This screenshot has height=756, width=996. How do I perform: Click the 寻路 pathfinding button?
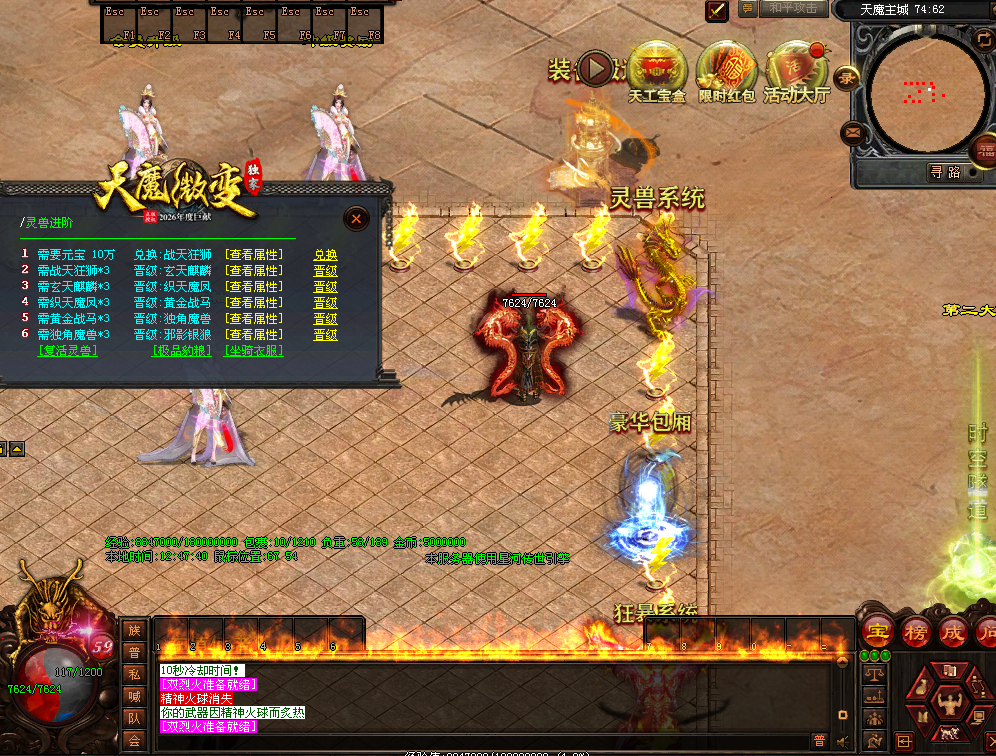click(945, 172)
